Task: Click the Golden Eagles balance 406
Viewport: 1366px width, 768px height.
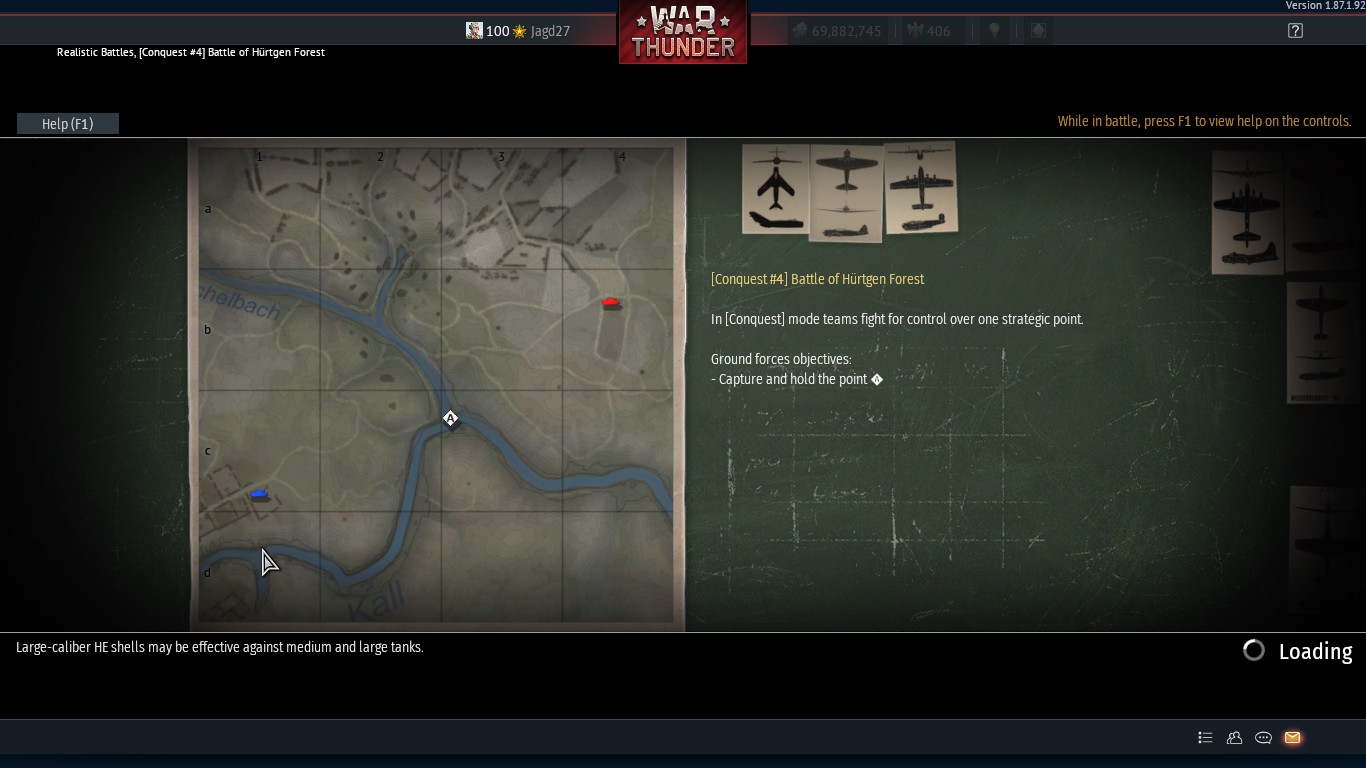Action: tap(929, 31)
